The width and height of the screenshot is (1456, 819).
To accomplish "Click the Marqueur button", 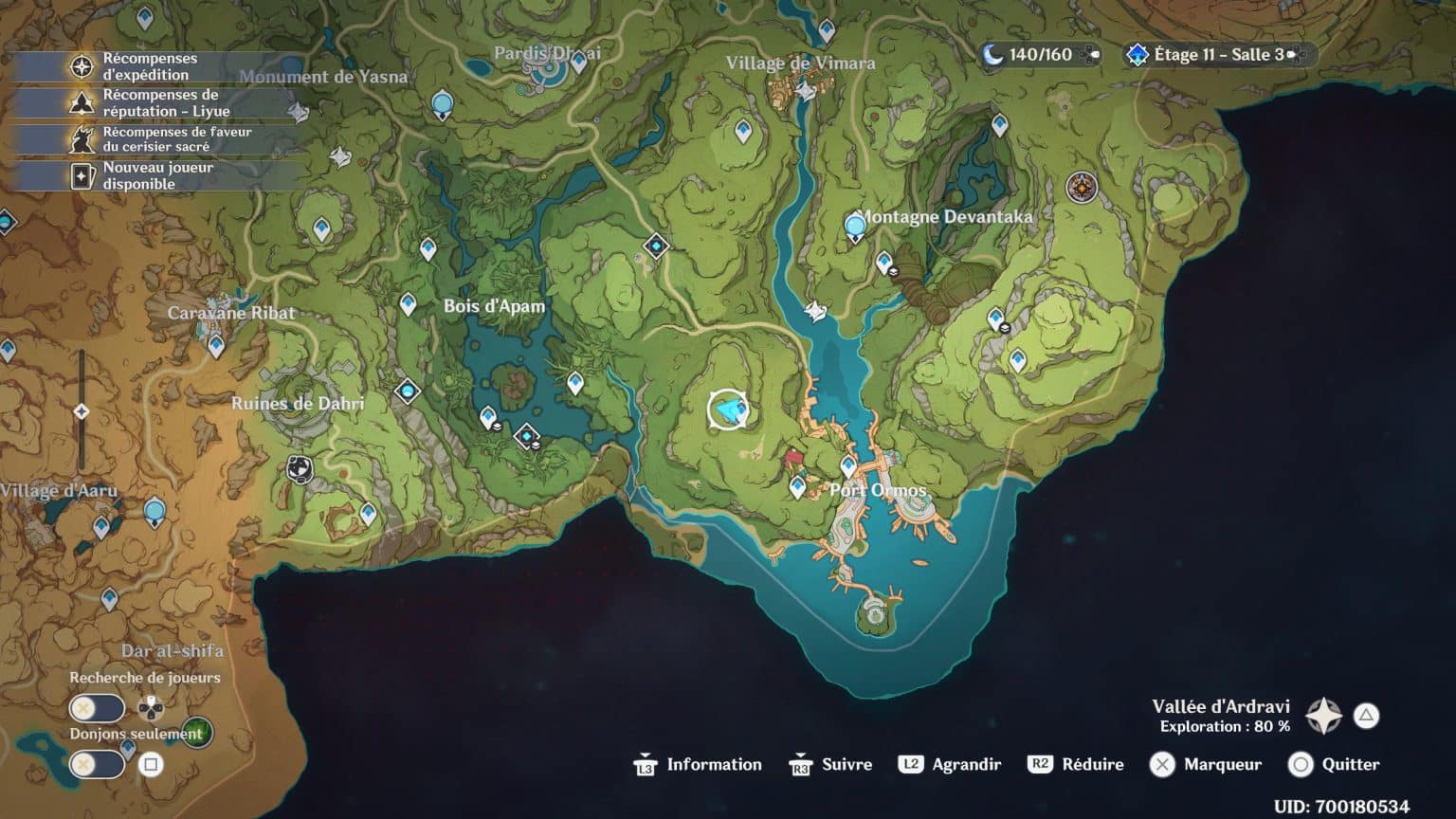I will pyautogui.click(x=1206, y=765).
